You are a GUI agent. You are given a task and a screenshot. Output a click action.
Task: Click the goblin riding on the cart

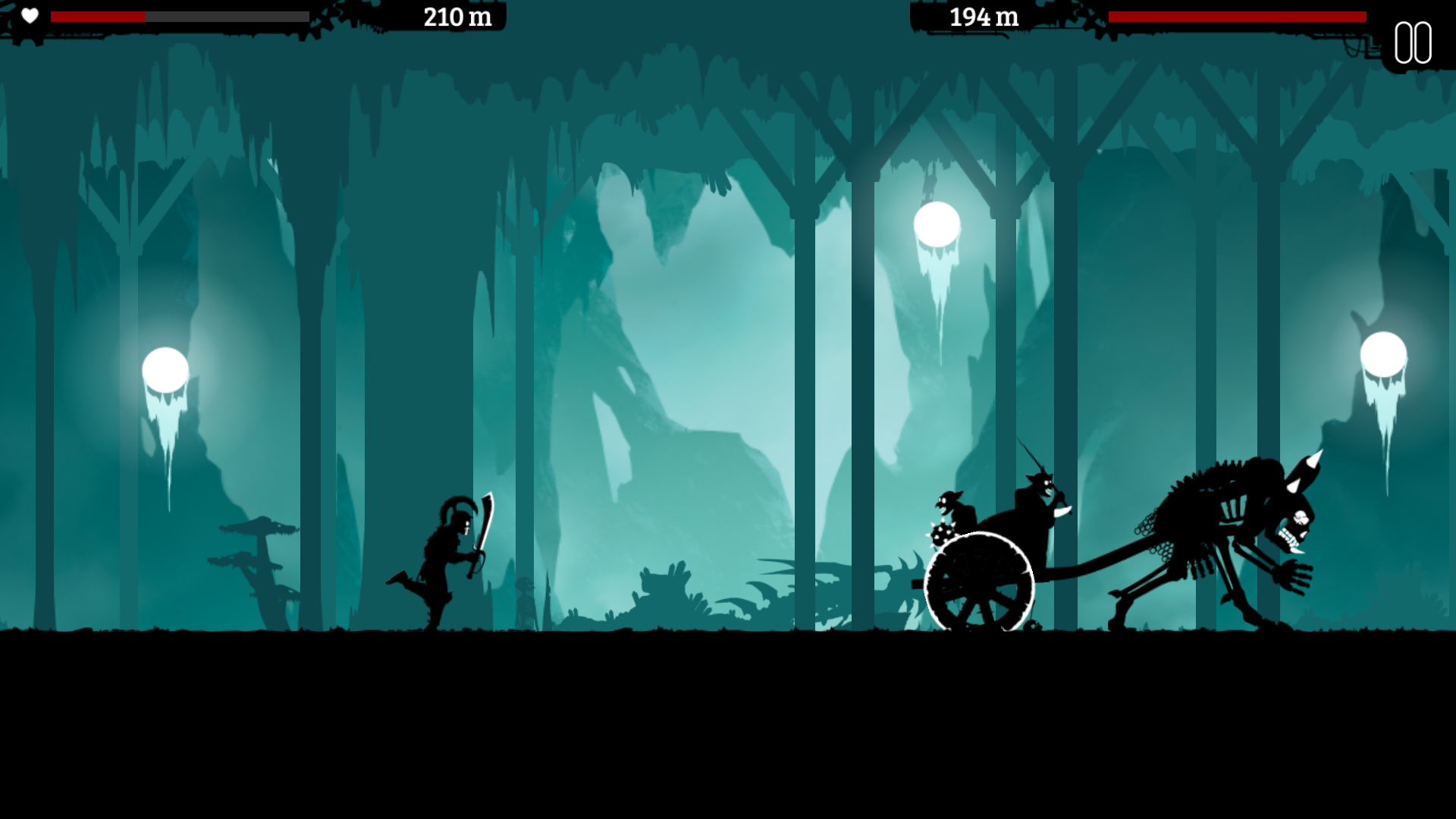pyautogui.click(x=949, y=502)
